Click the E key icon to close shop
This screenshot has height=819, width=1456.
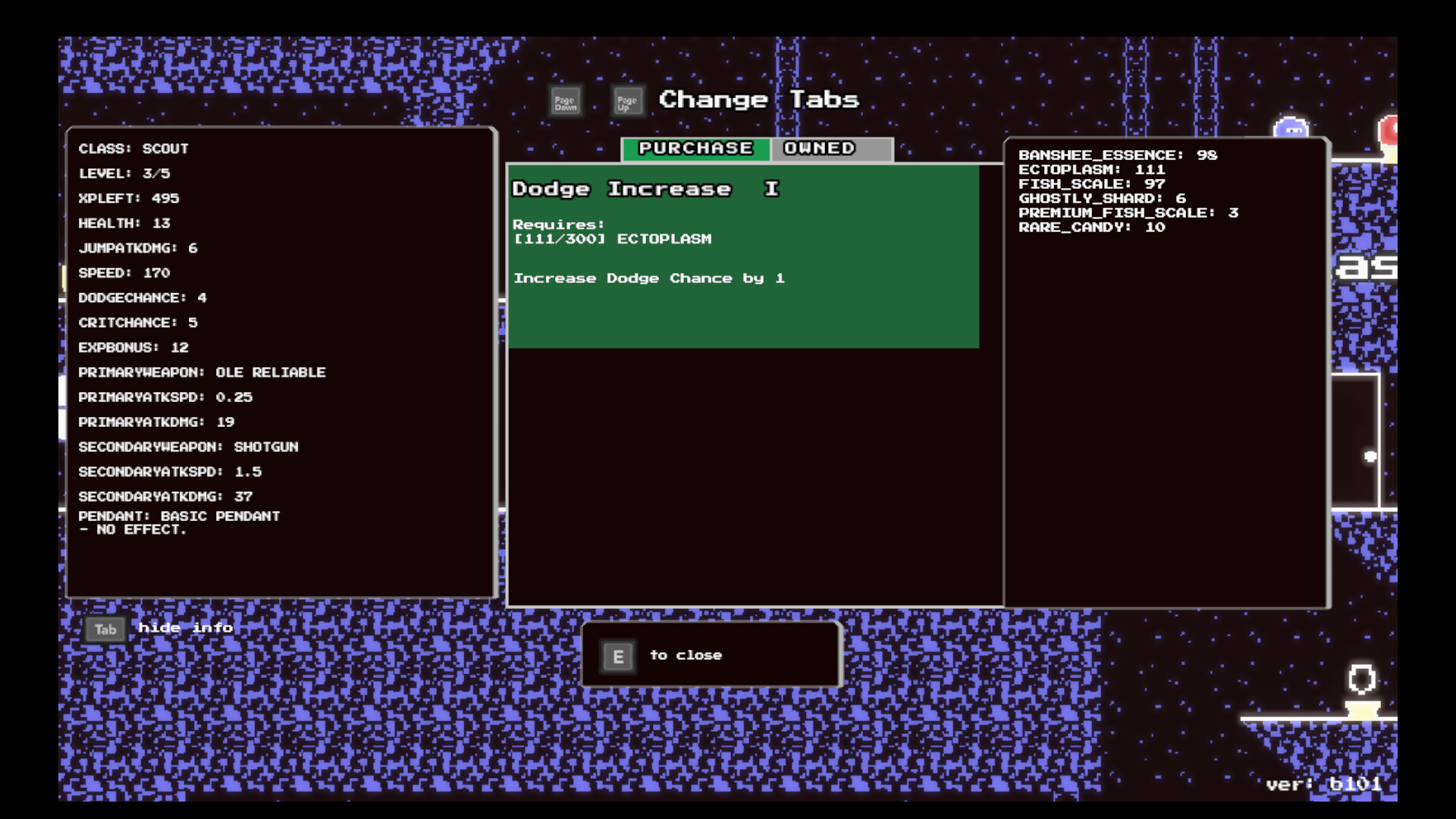[x=617, y=656]
